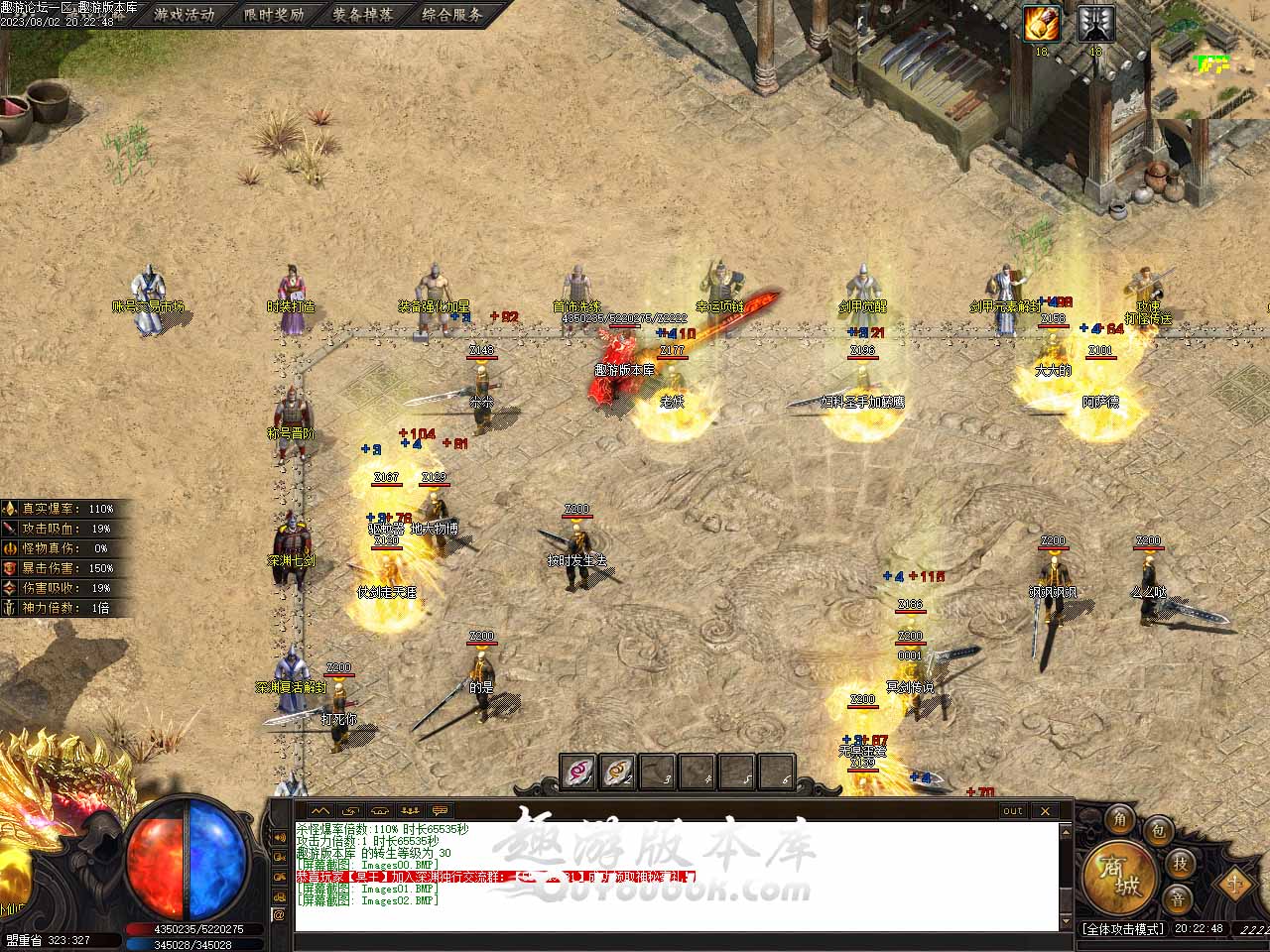Open the 音 sound settings
The width and height of the screenshot is (1270, 952).
[x=1178, y=899]
